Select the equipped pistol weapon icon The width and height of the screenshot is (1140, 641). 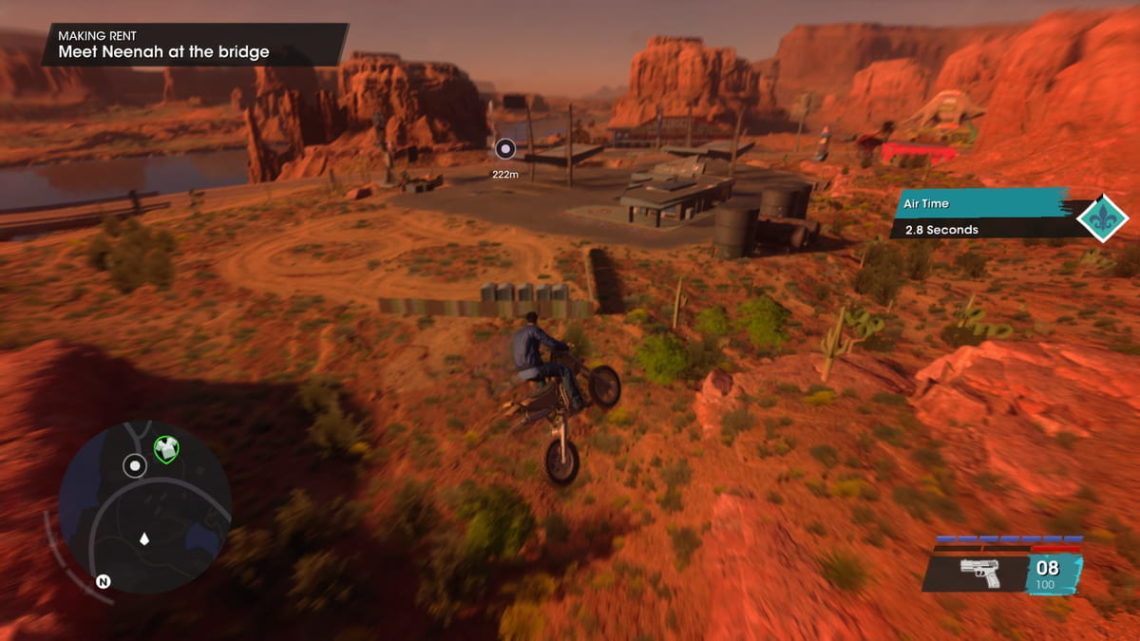(x=980, y=573)
